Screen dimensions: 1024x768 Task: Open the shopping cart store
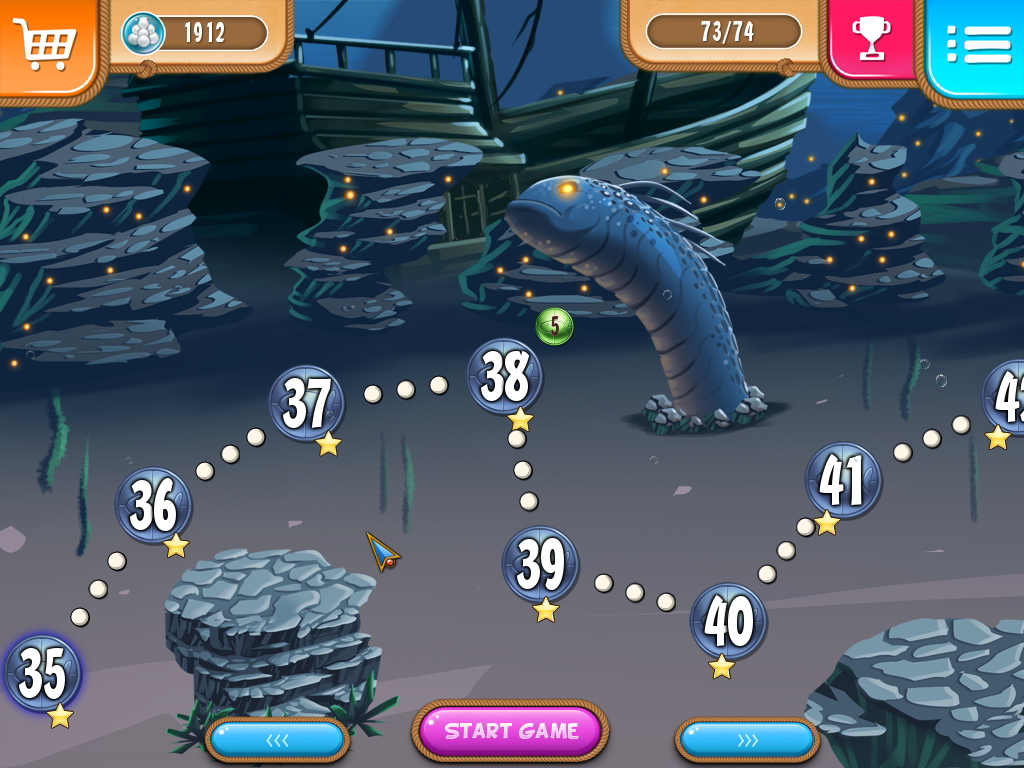coord(45,43)
